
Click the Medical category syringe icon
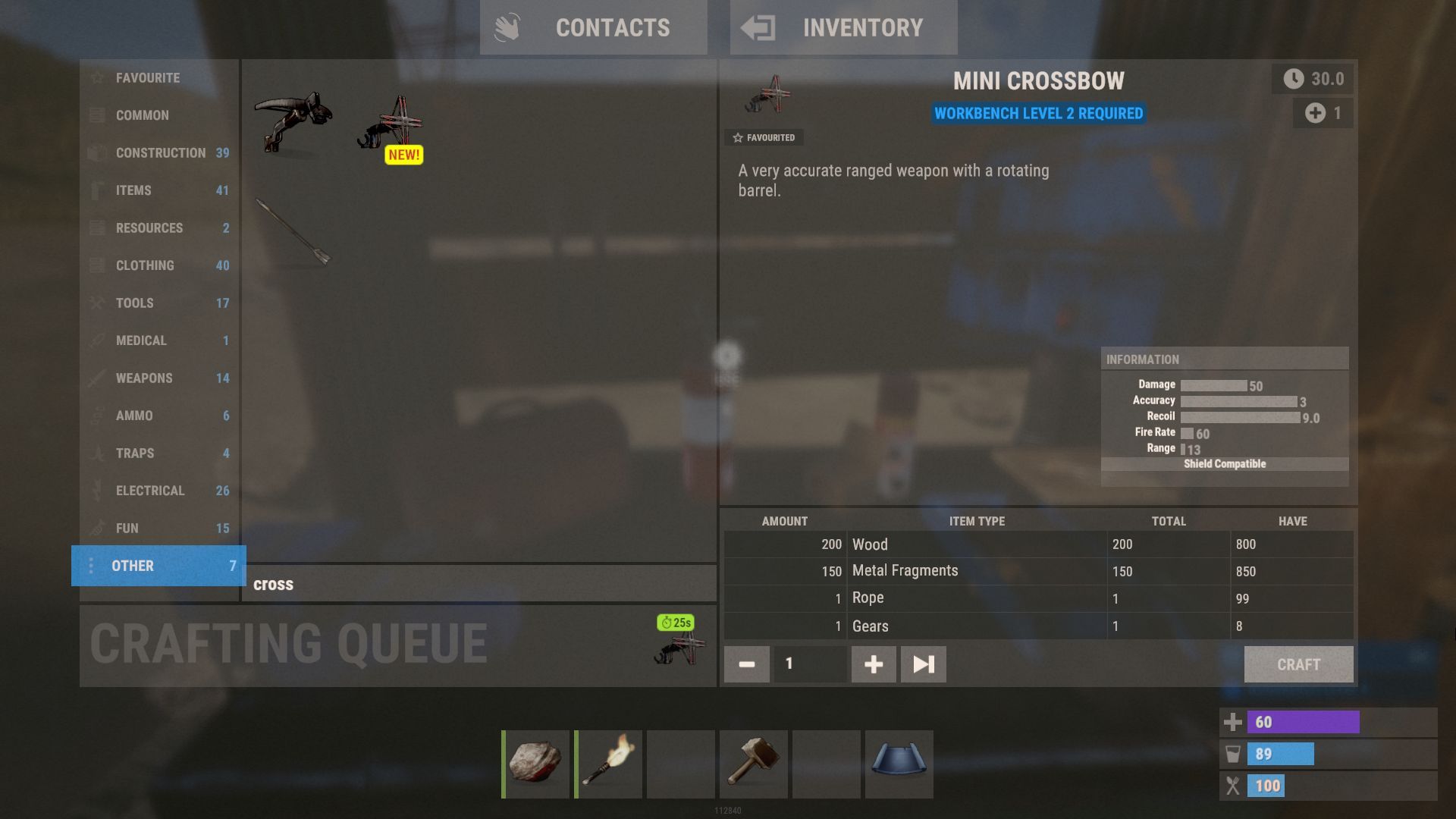pos(97,340)
